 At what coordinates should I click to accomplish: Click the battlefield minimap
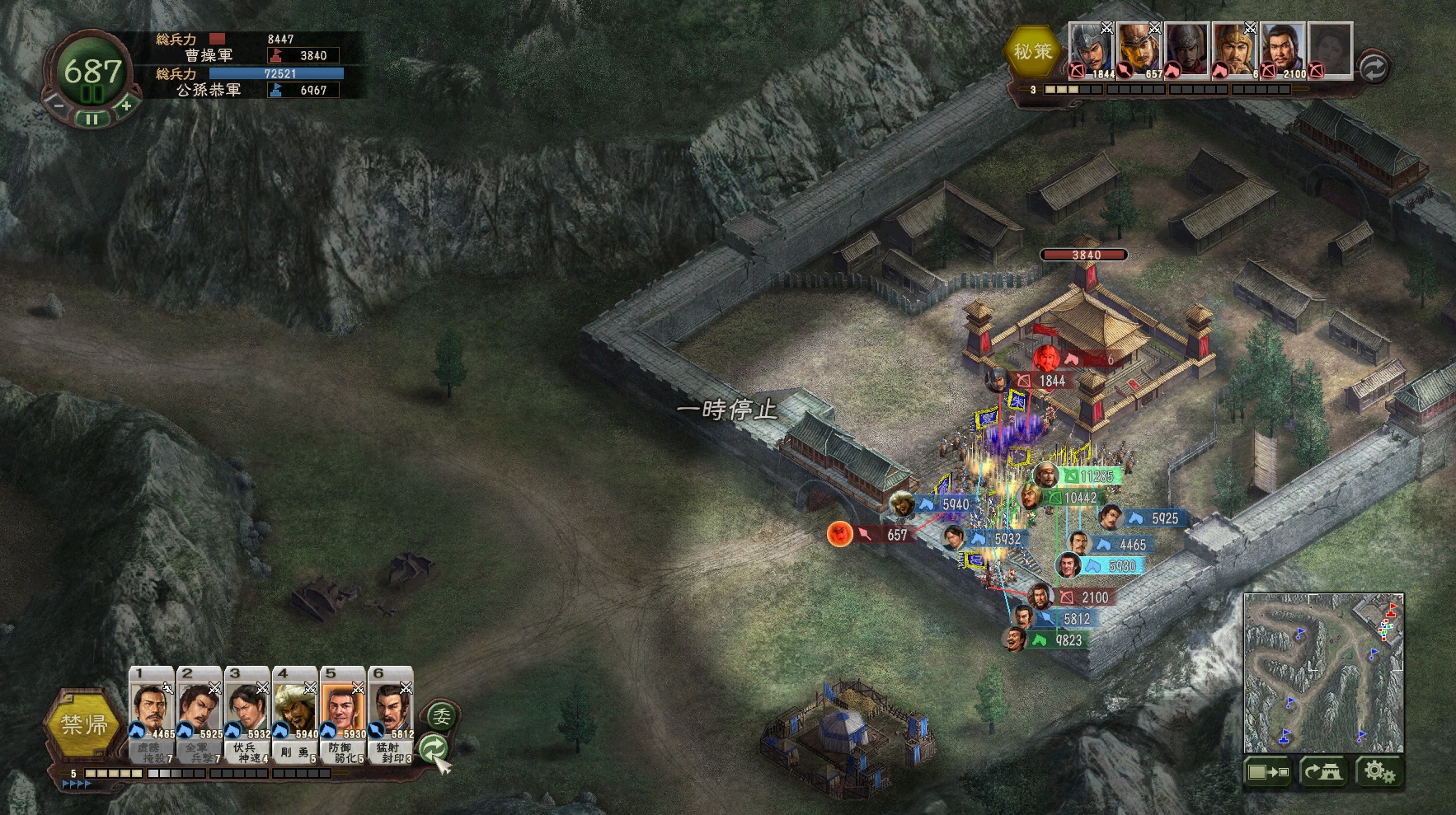coord(1323,672)
